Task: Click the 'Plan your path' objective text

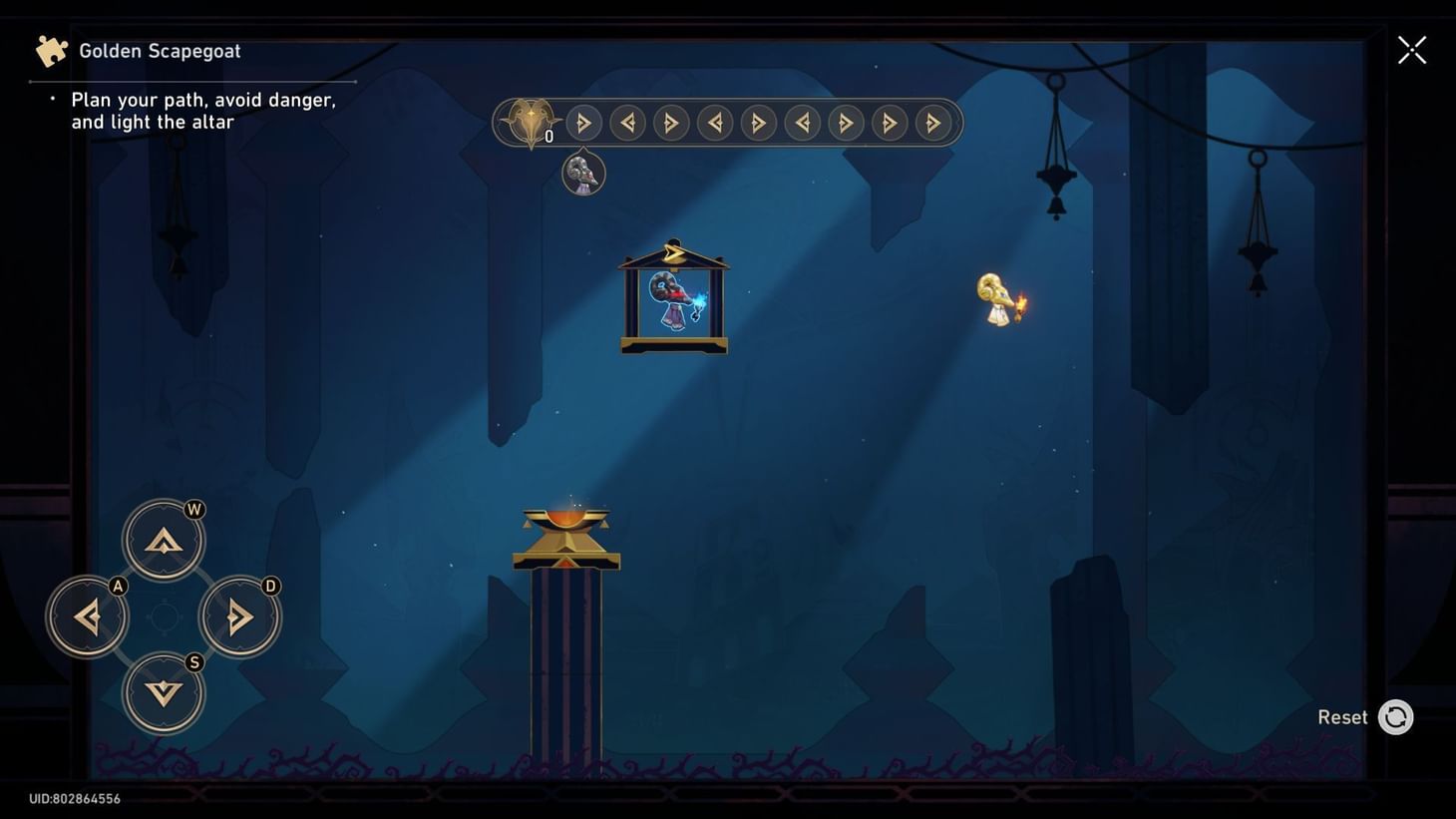Action: (x=202, y=110)
